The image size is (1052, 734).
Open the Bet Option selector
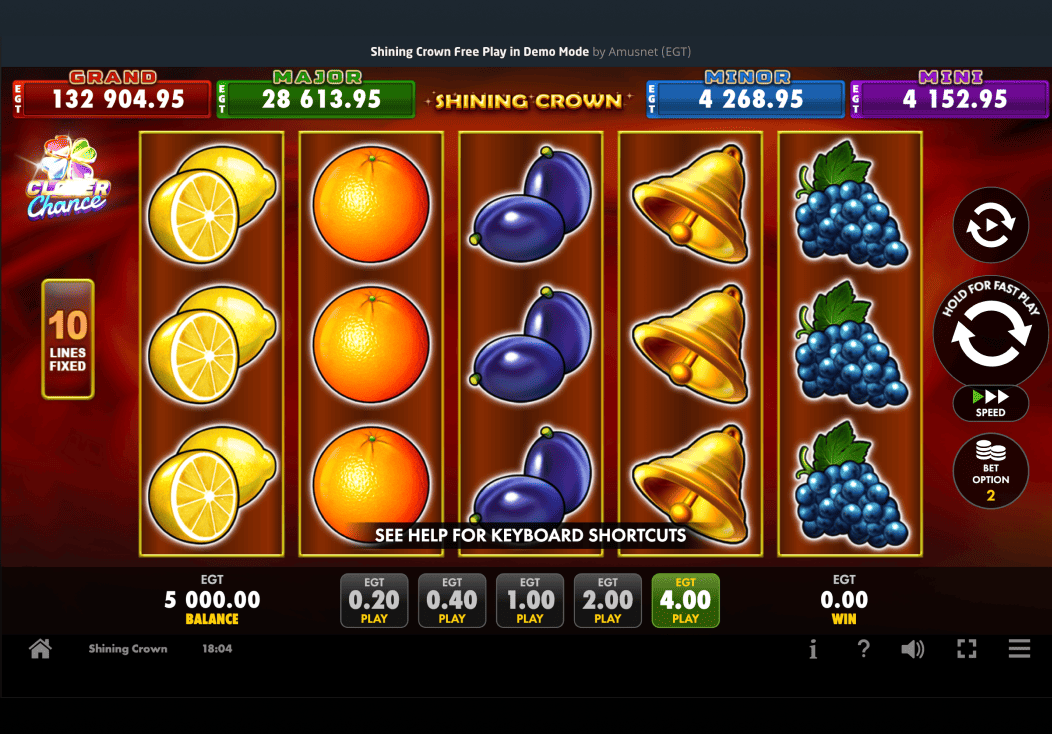990,471
